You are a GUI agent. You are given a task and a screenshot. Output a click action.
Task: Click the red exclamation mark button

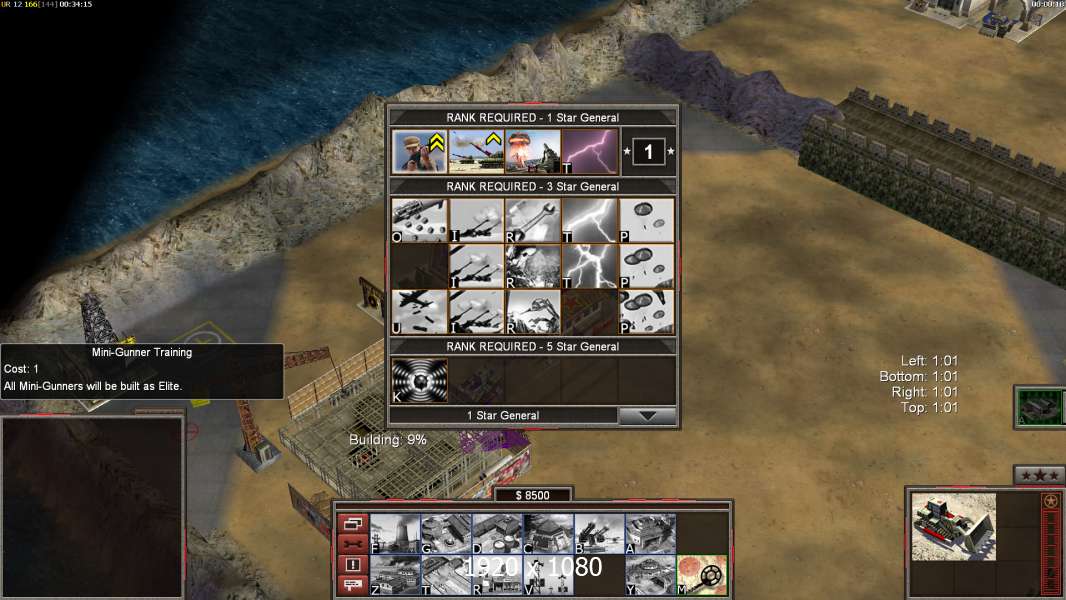[x=352, y=564]
